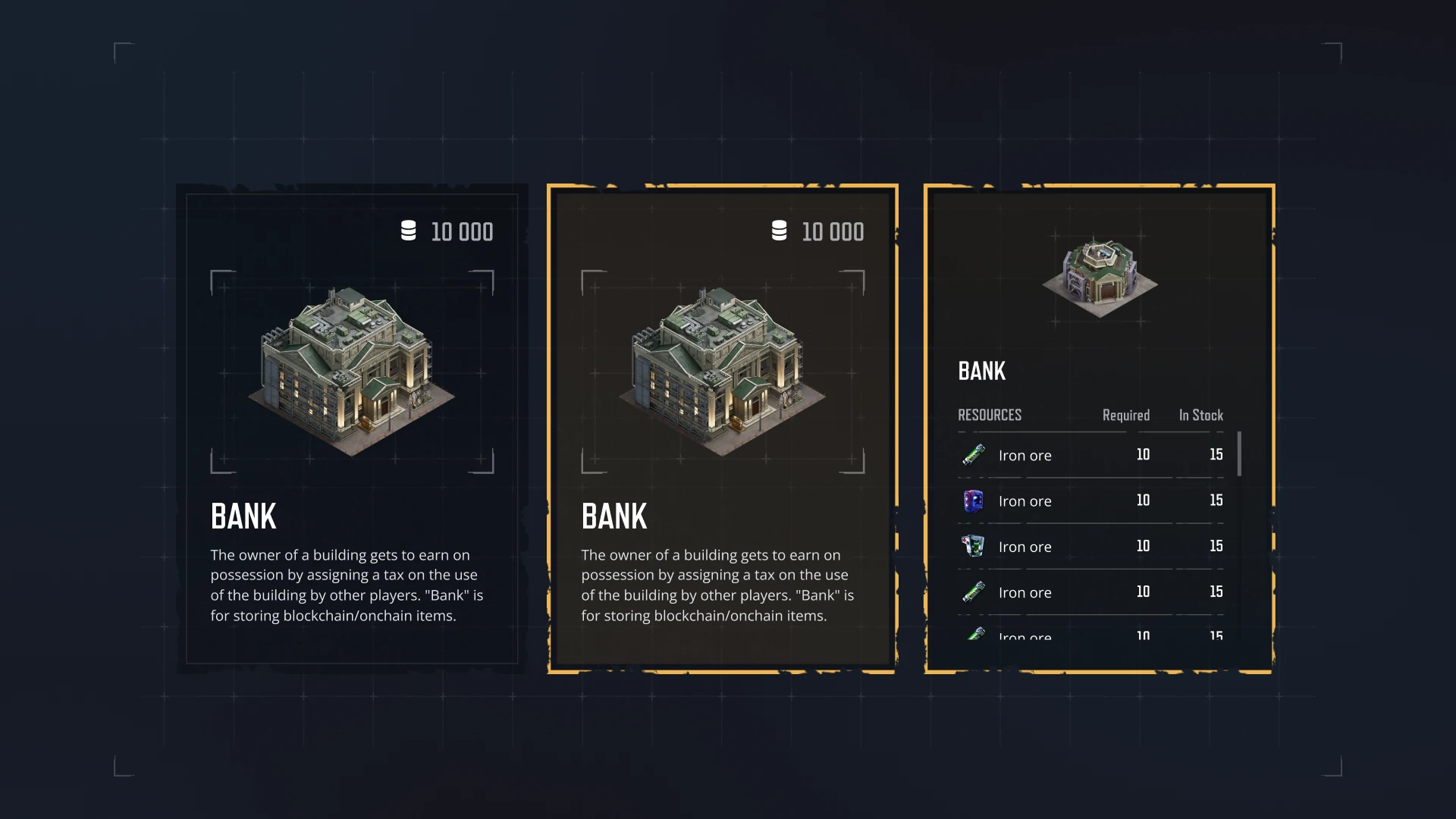Pick the Iron ore row with medical canister icon

pyautogui.click(x=1090, y=546)
